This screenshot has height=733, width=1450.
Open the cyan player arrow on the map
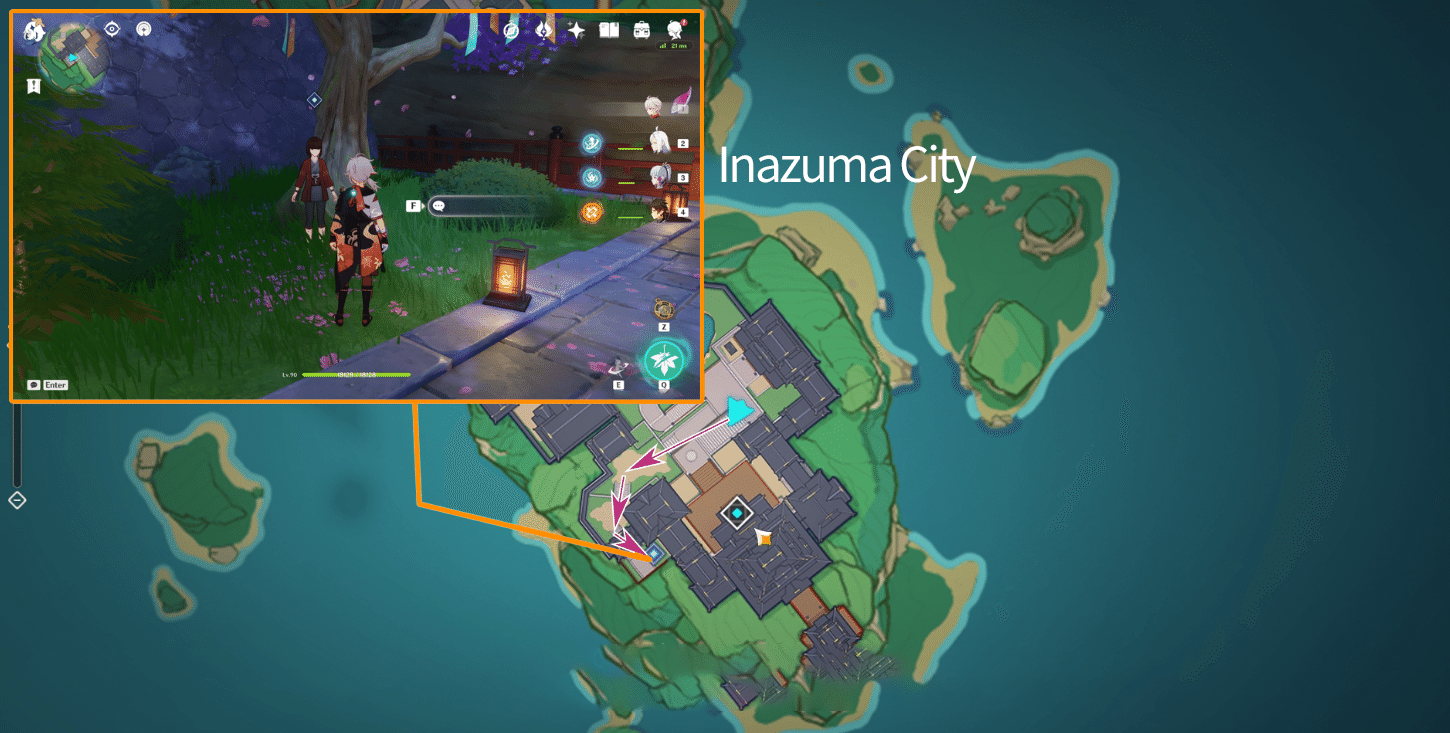tap(737, 408)
